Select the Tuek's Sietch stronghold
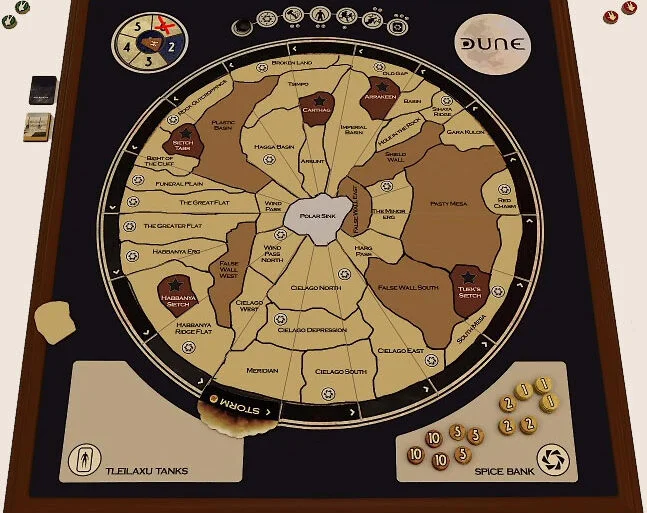This screenshot has height=513, width=647. 467,287
